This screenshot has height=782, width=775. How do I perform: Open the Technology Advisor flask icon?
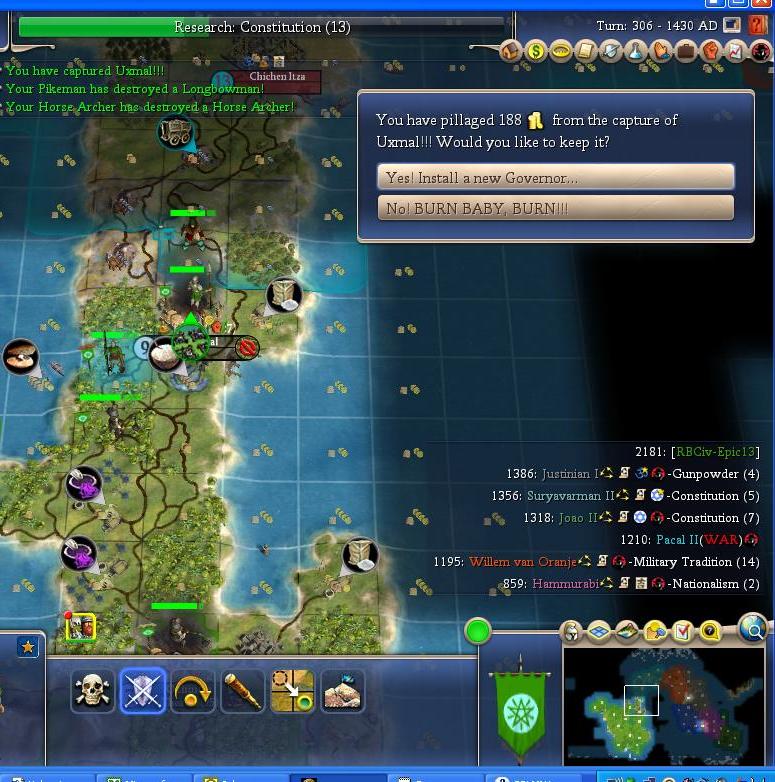click(x=636, y=51)
